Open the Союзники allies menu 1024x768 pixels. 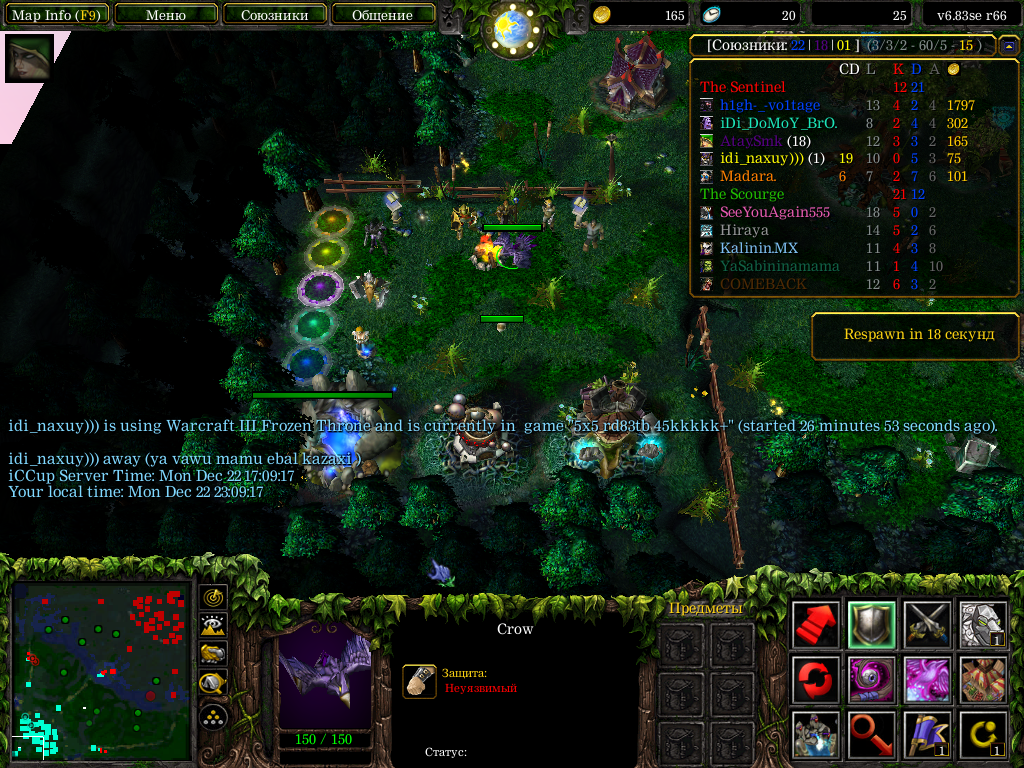coord(274,15)
